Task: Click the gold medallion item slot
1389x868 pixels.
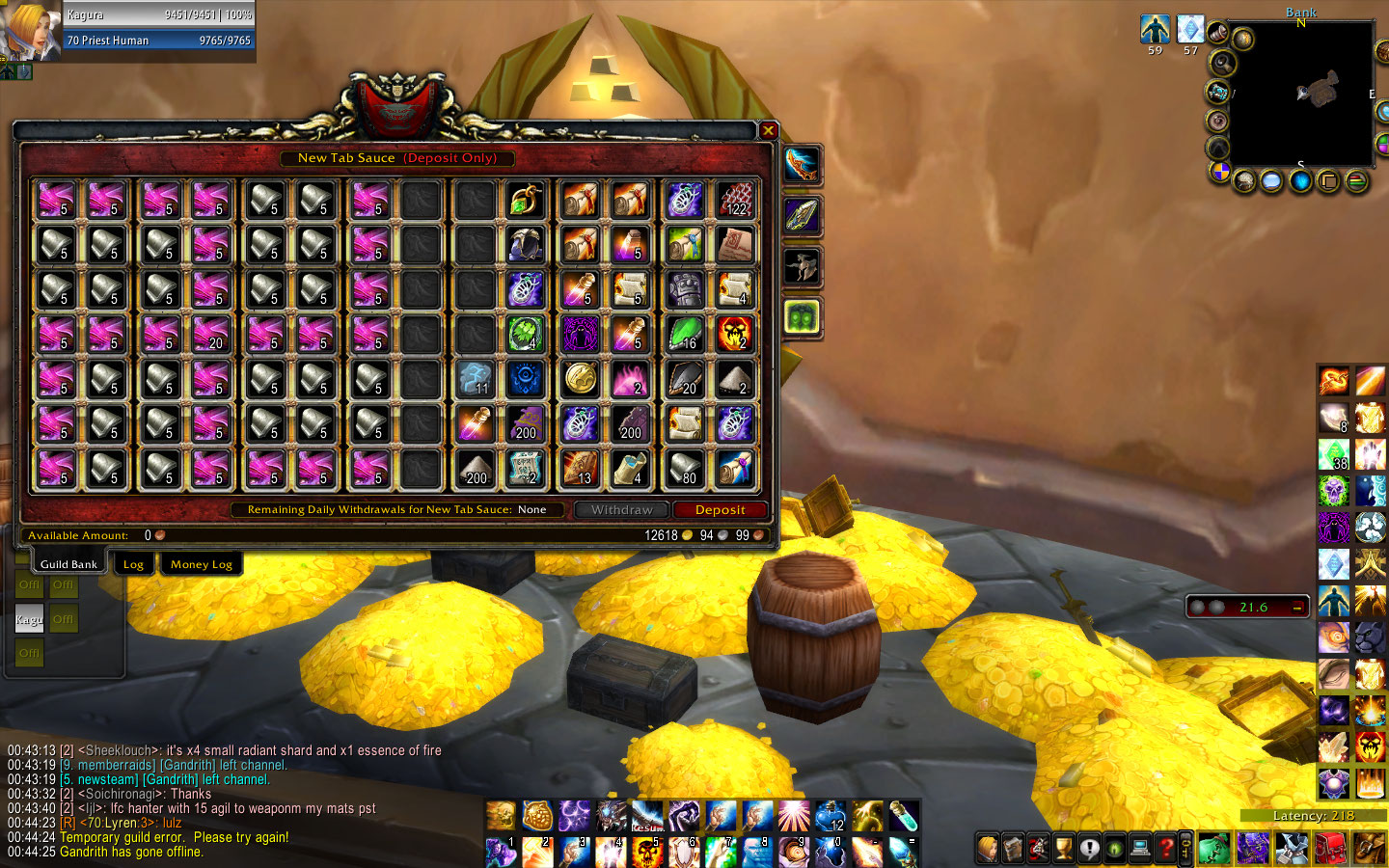Action: point(581,379)
